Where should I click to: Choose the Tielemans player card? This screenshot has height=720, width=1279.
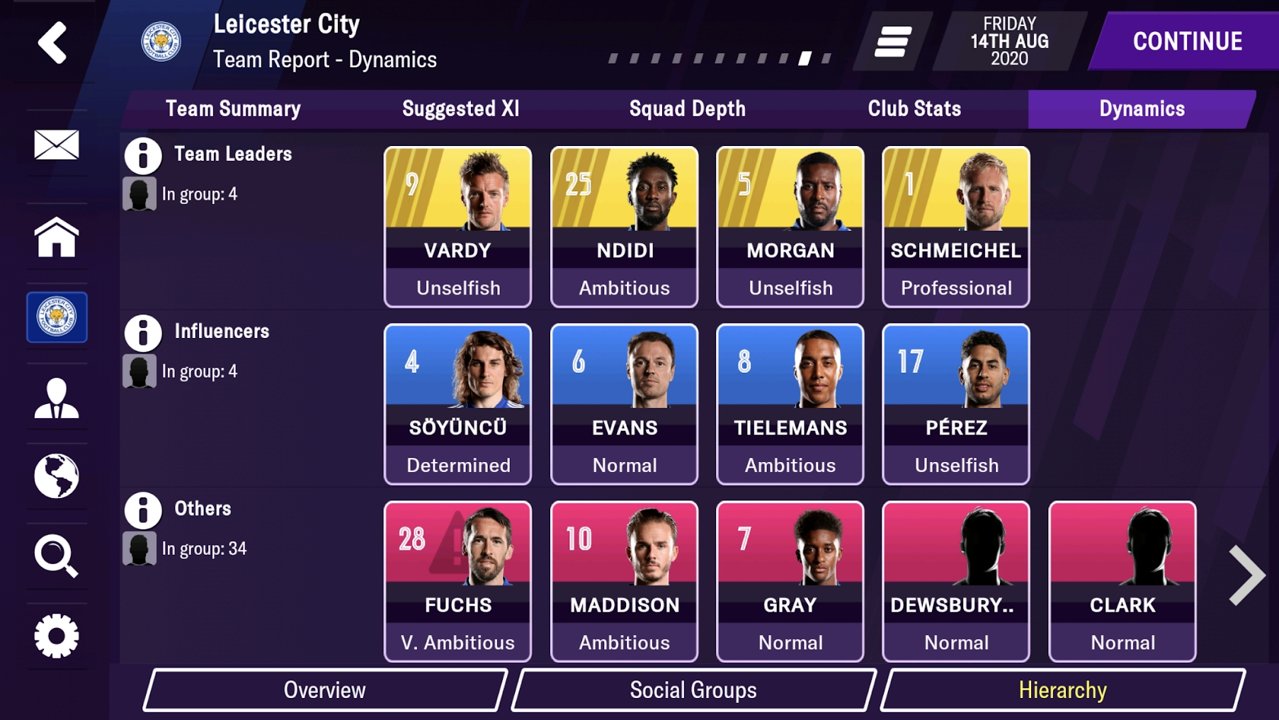790,404
